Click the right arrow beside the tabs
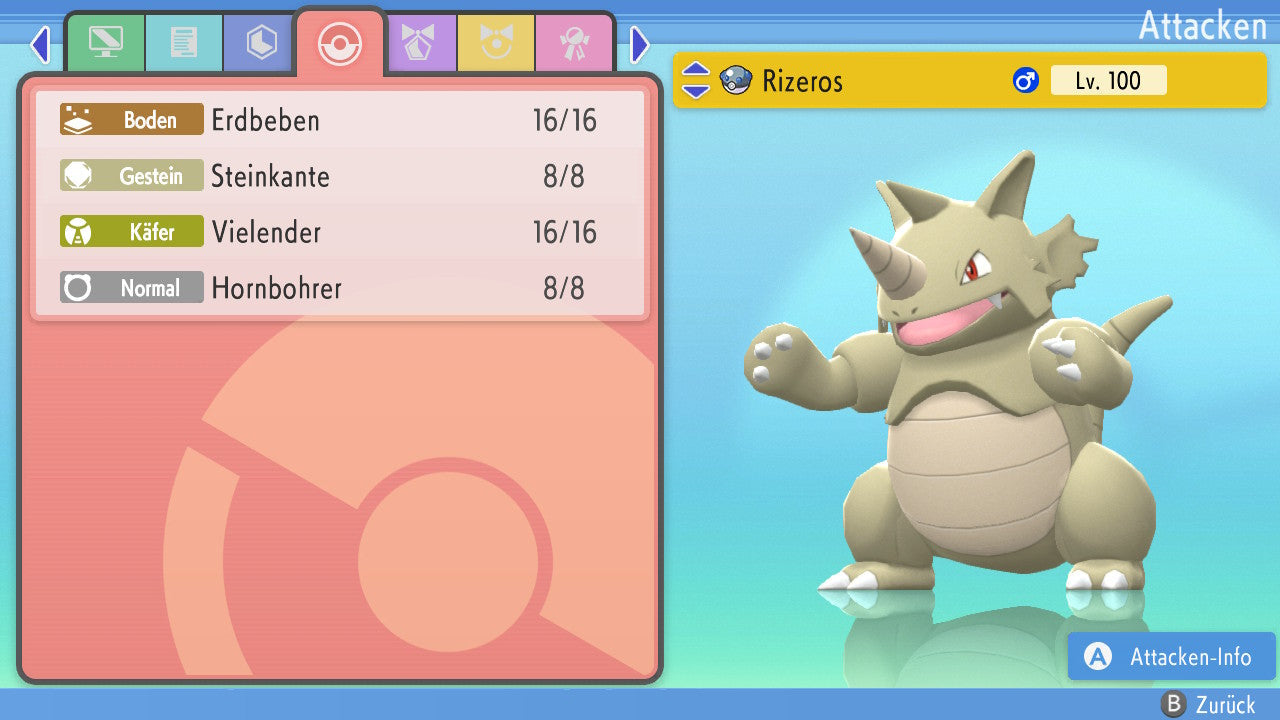Viewport: 1280px width, 720px height. pos(640,45)
